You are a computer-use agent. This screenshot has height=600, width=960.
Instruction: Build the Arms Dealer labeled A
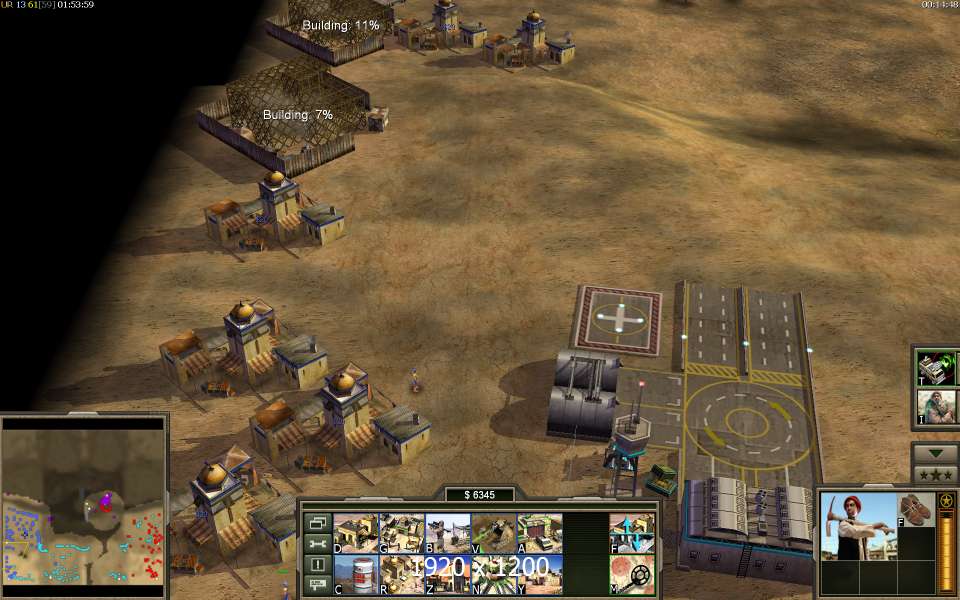tap(540, 533)
